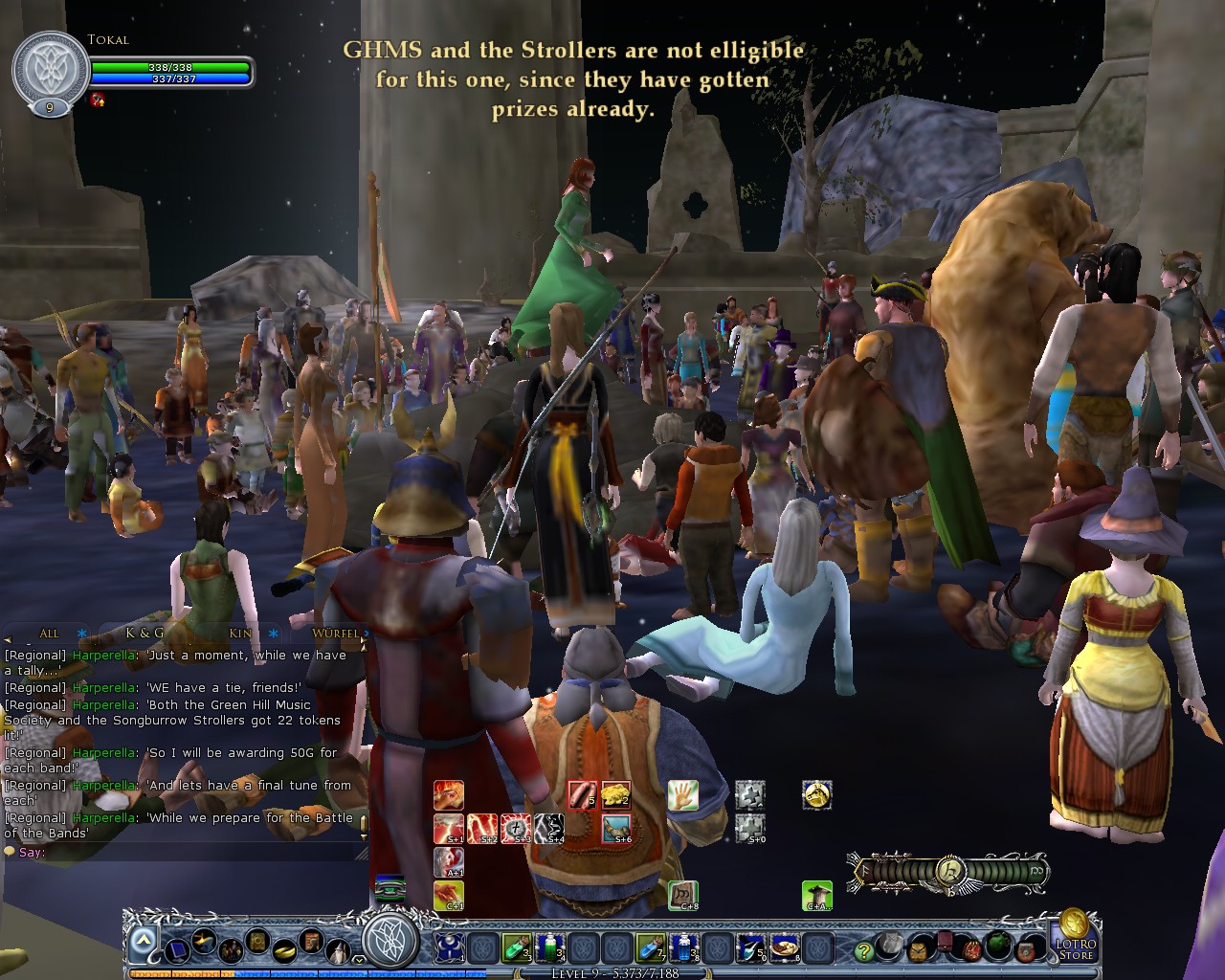This screenshot has width=1225, height=980.
Task: Activate the lightning skill labeled S+1
Action: (x=447, y=829)
